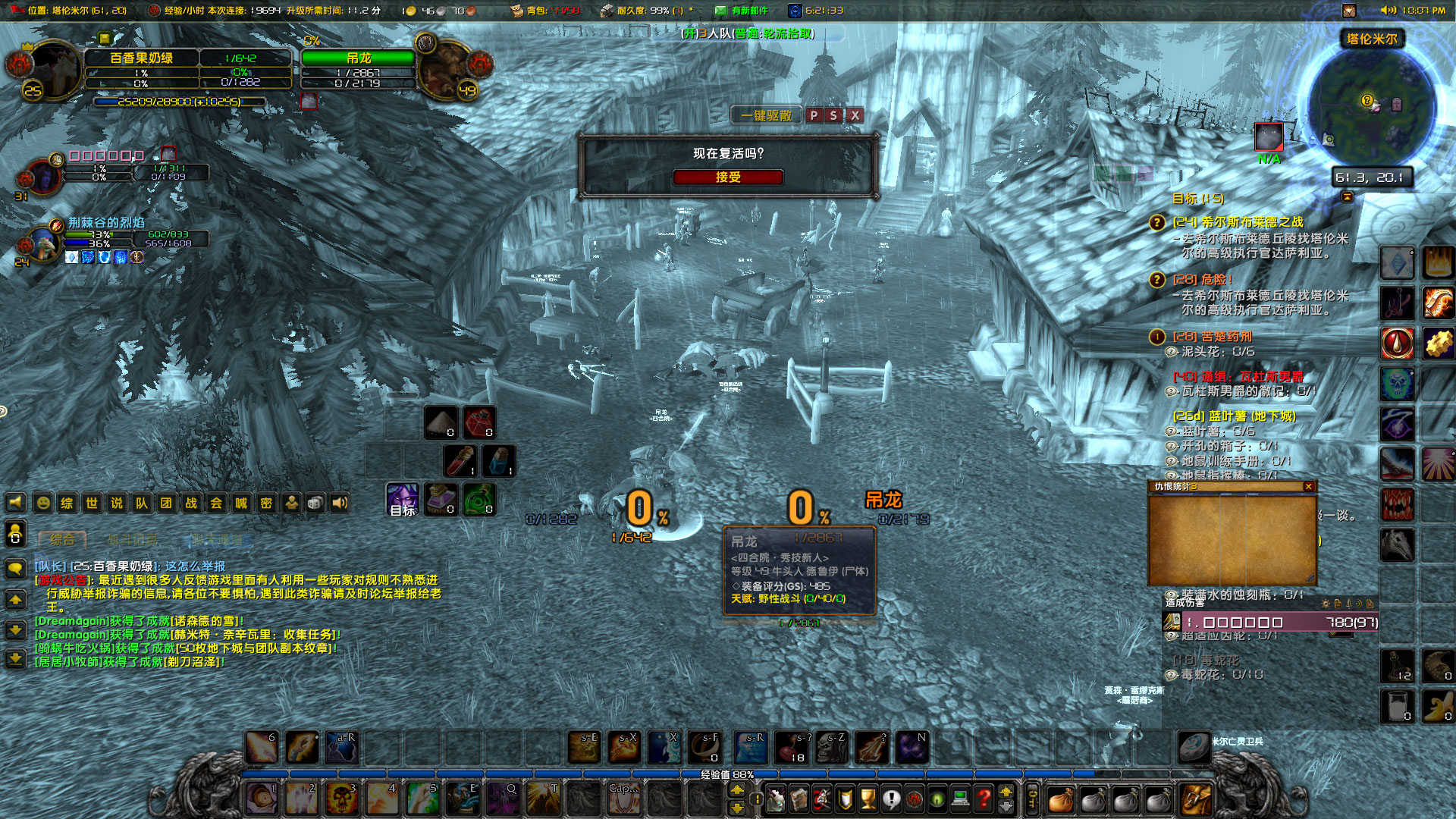Open the looking-for-group computer icon
1456x819 pixels.
click(x=960, y=799)
